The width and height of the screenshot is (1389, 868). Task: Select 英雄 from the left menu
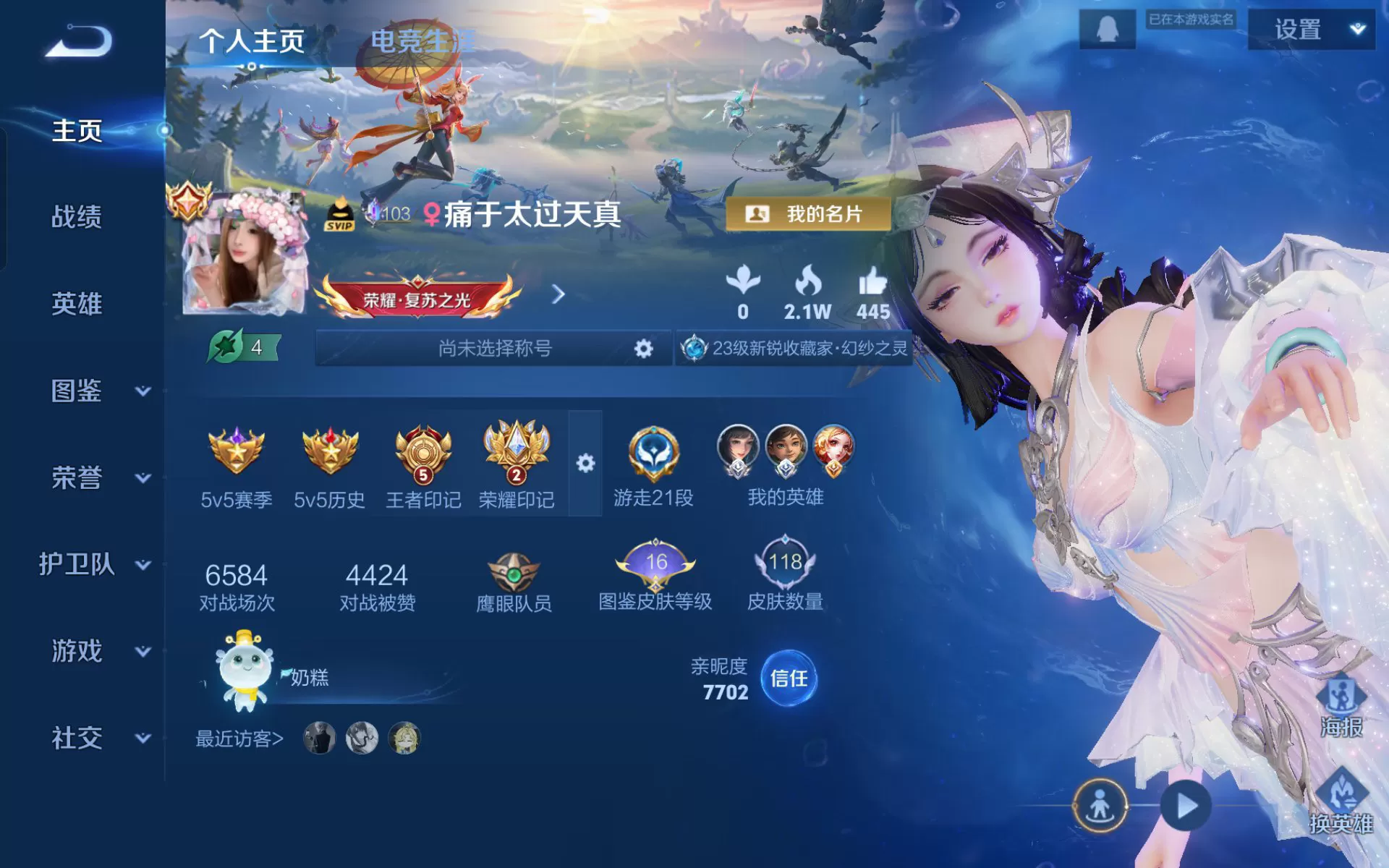coord(77,304)
